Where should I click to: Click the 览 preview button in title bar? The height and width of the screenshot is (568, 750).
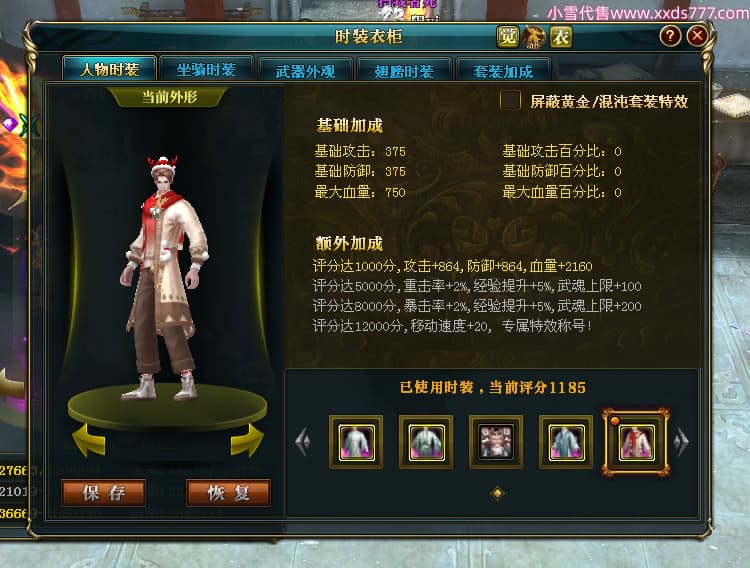pyautogui.click(x=508, y=37)
